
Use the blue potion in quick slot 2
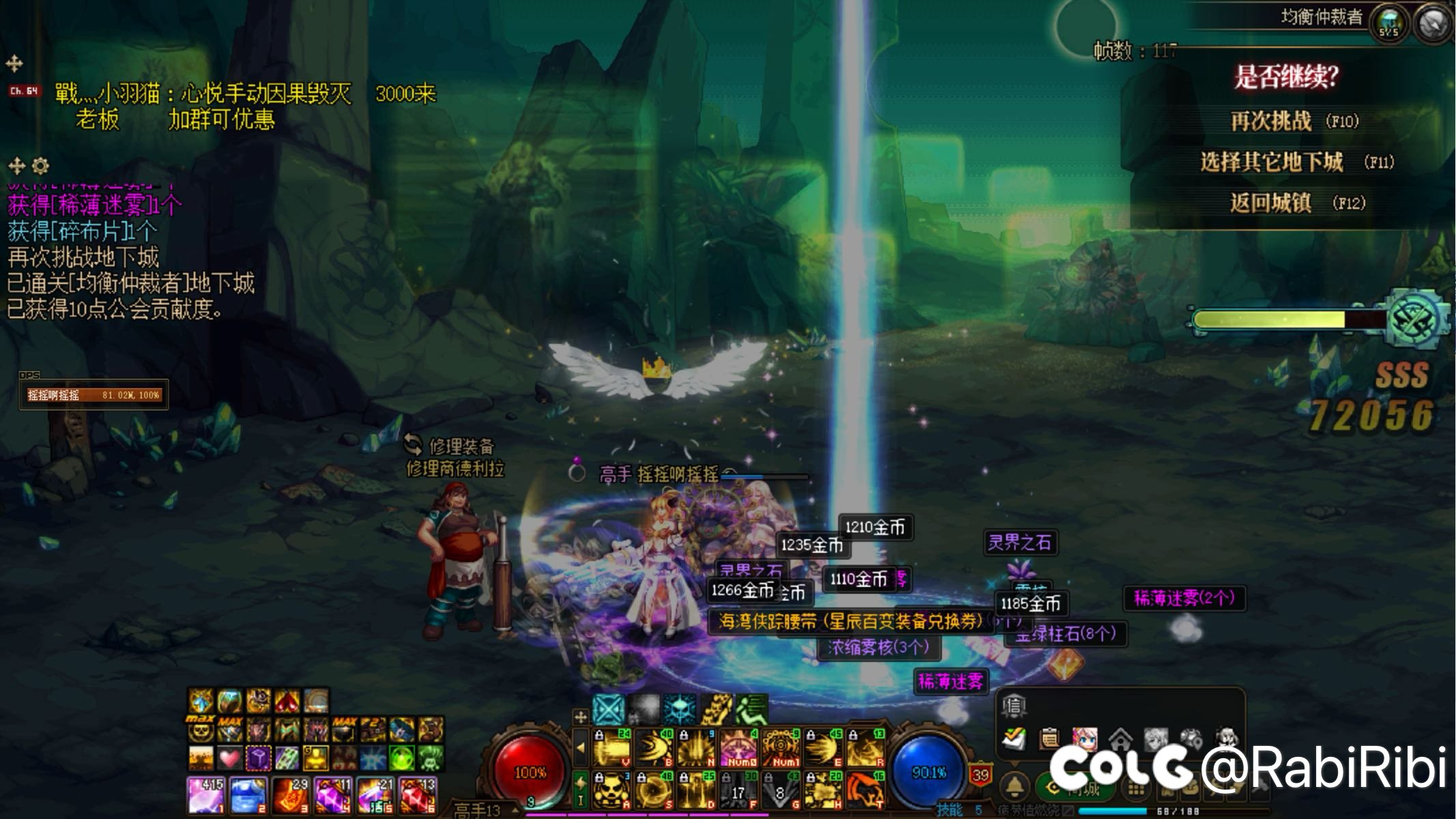[x=247, y=794]
